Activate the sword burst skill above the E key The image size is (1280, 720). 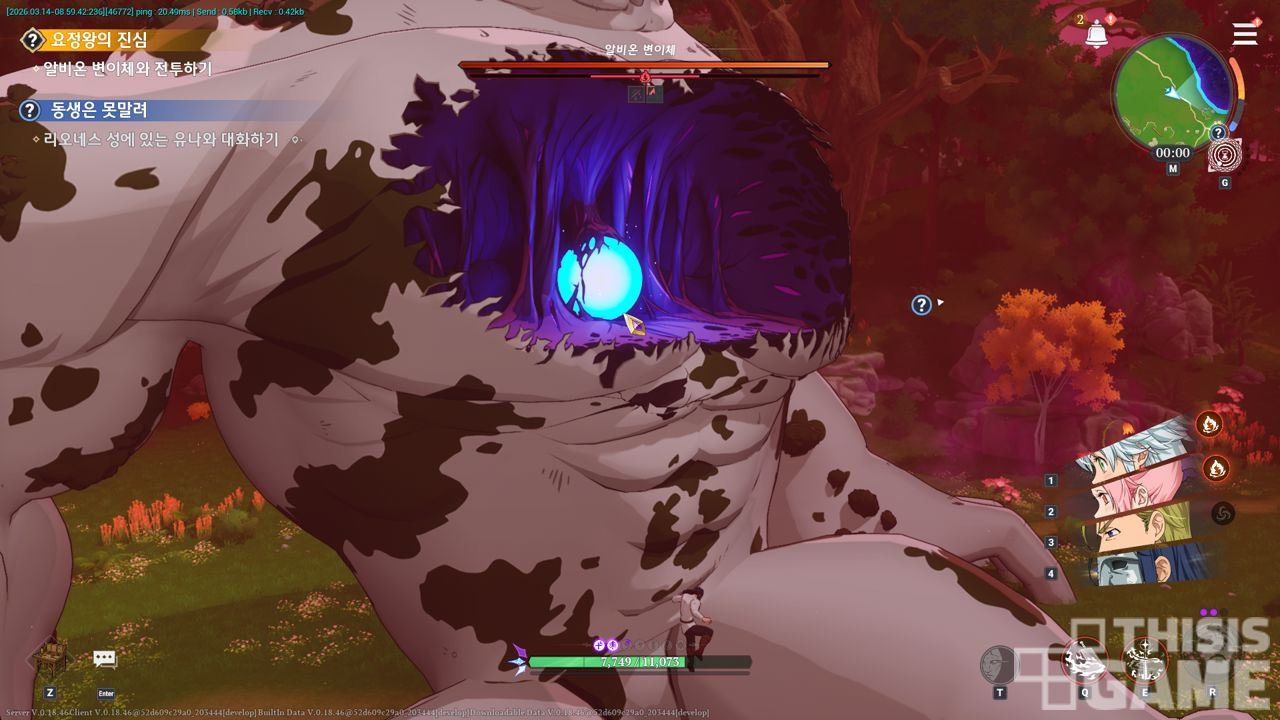click(1144, 660)
